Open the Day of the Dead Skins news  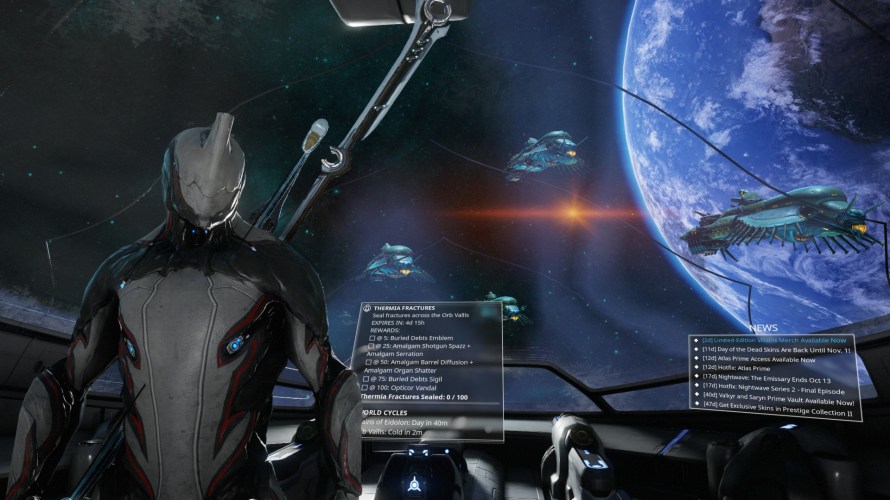tap(776, 351)
